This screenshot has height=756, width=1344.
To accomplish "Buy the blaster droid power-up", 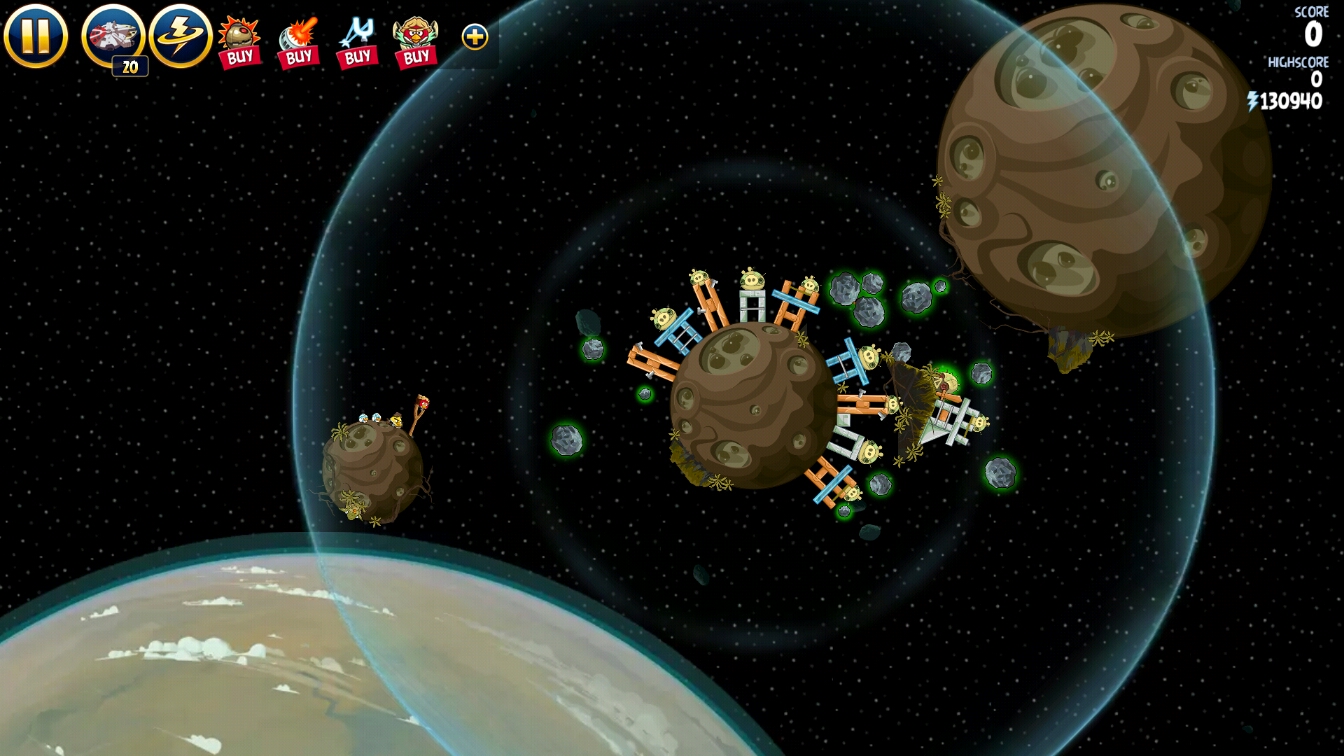I will click(298, 41).
